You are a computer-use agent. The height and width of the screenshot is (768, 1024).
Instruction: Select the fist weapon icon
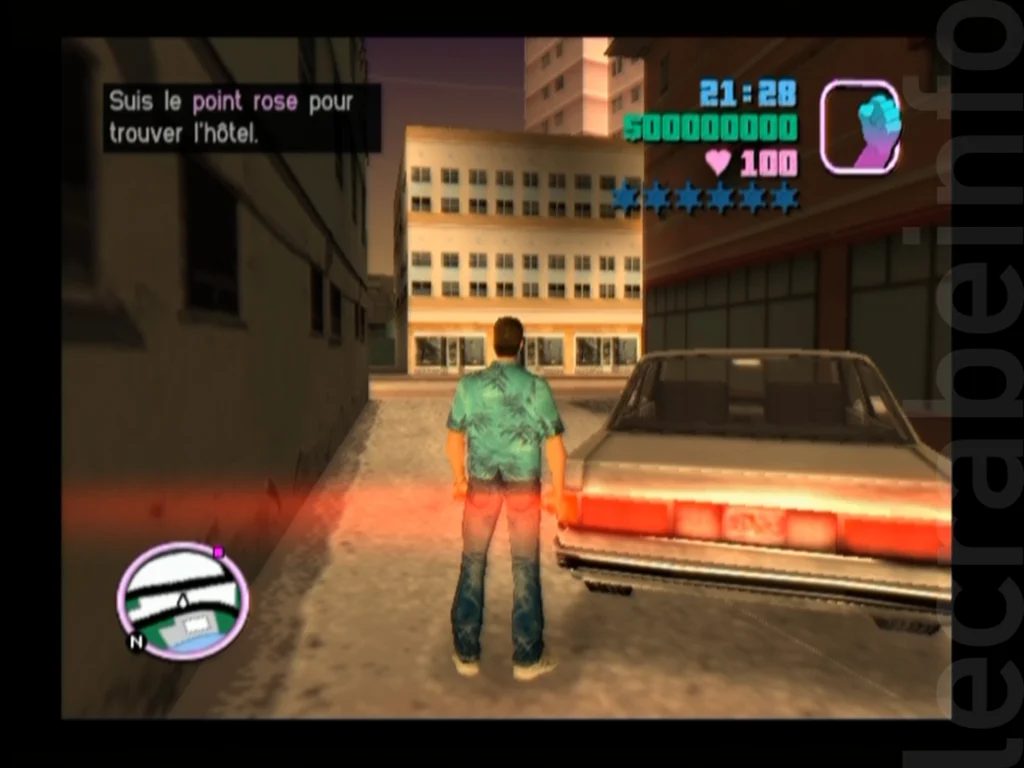pyautogui.click(x=860, y=127)
